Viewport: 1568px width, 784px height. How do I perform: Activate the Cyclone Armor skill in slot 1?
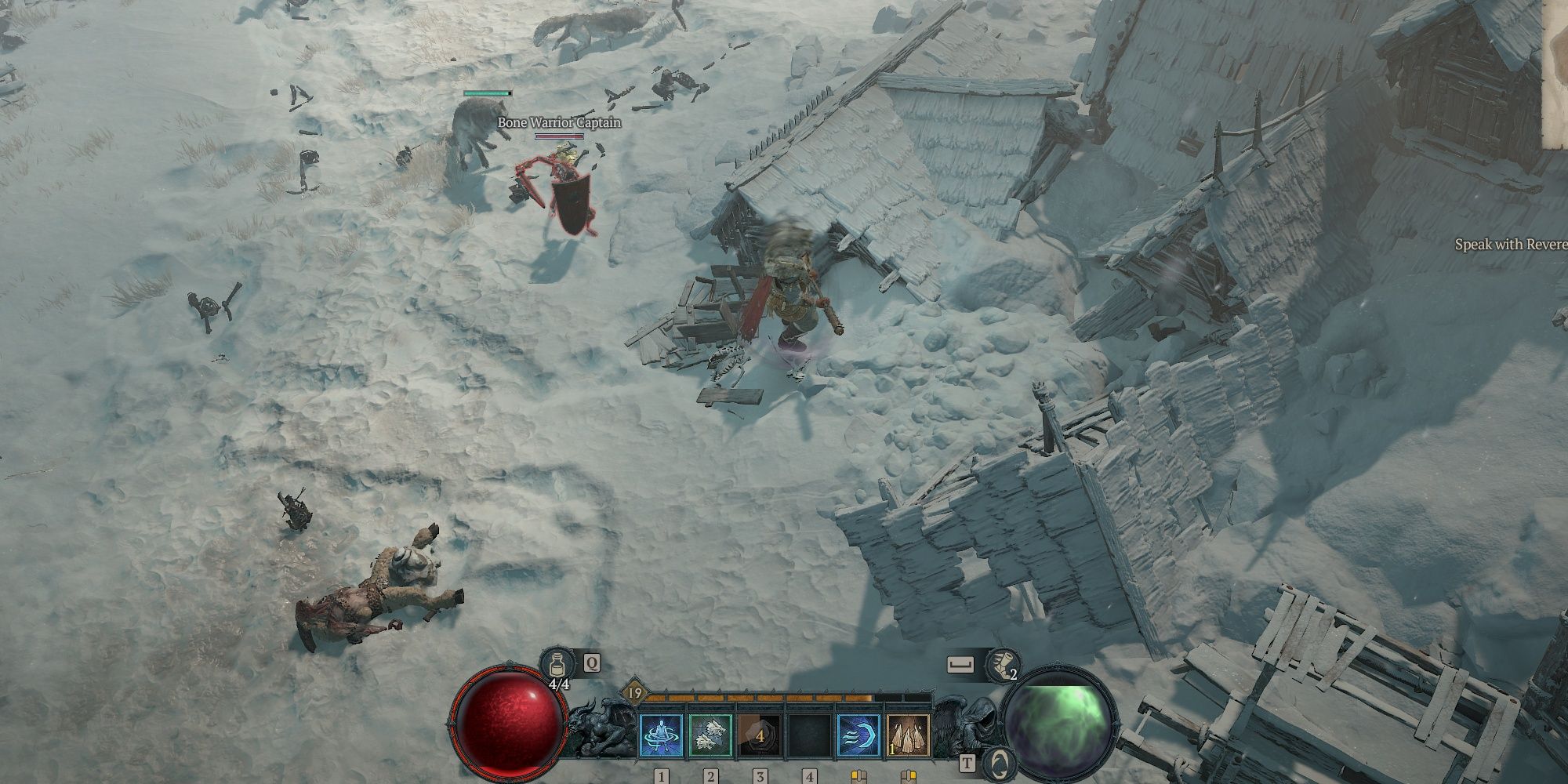click(662, 735)
